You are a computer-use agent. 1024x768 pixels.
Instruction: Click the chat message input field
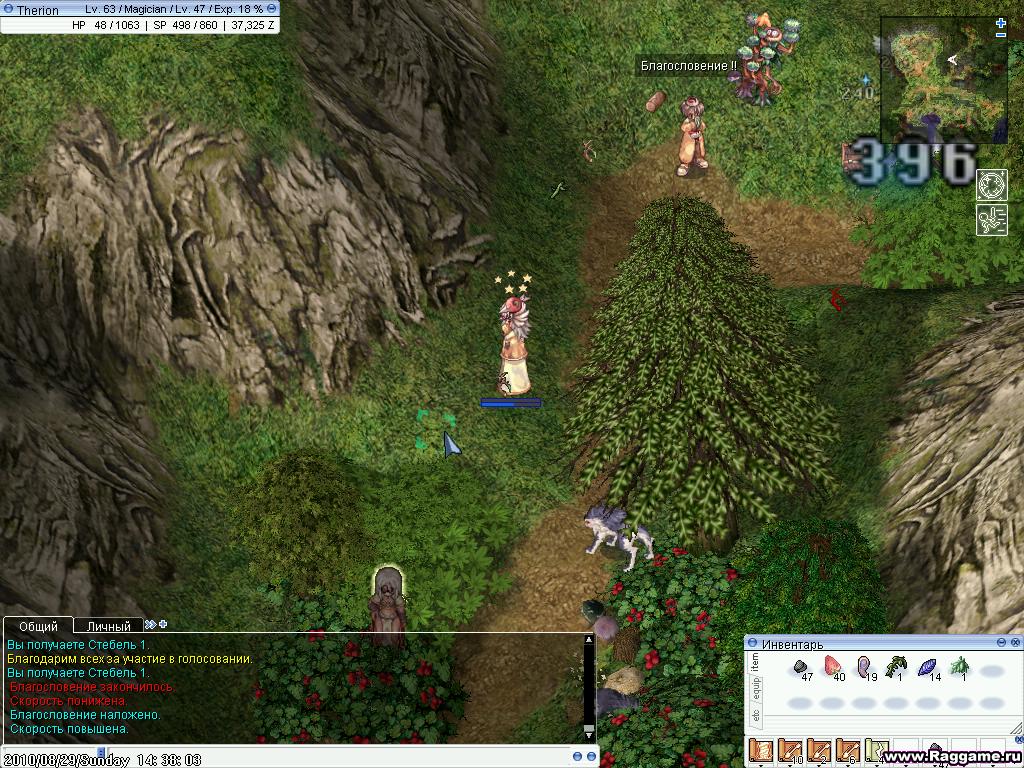pyautogui.click(x=300, y=757)
